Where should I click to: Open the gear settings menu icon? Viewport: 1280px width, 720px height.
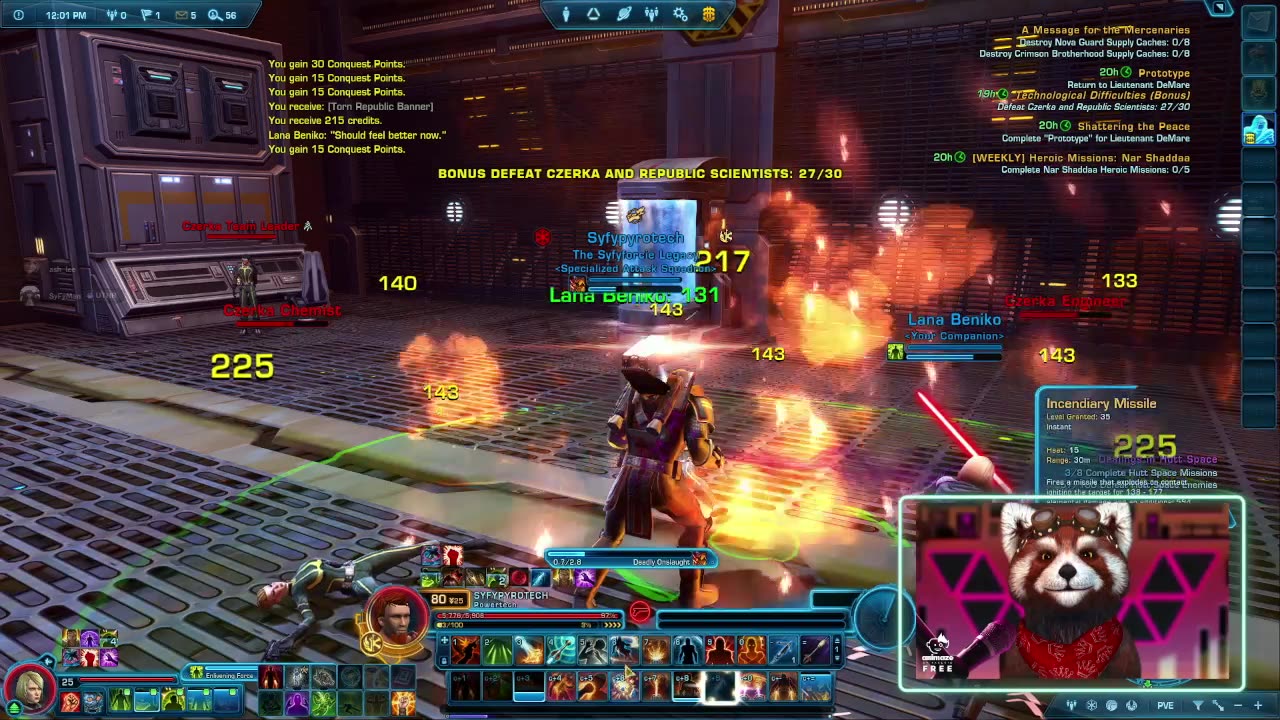pos(680,14)
